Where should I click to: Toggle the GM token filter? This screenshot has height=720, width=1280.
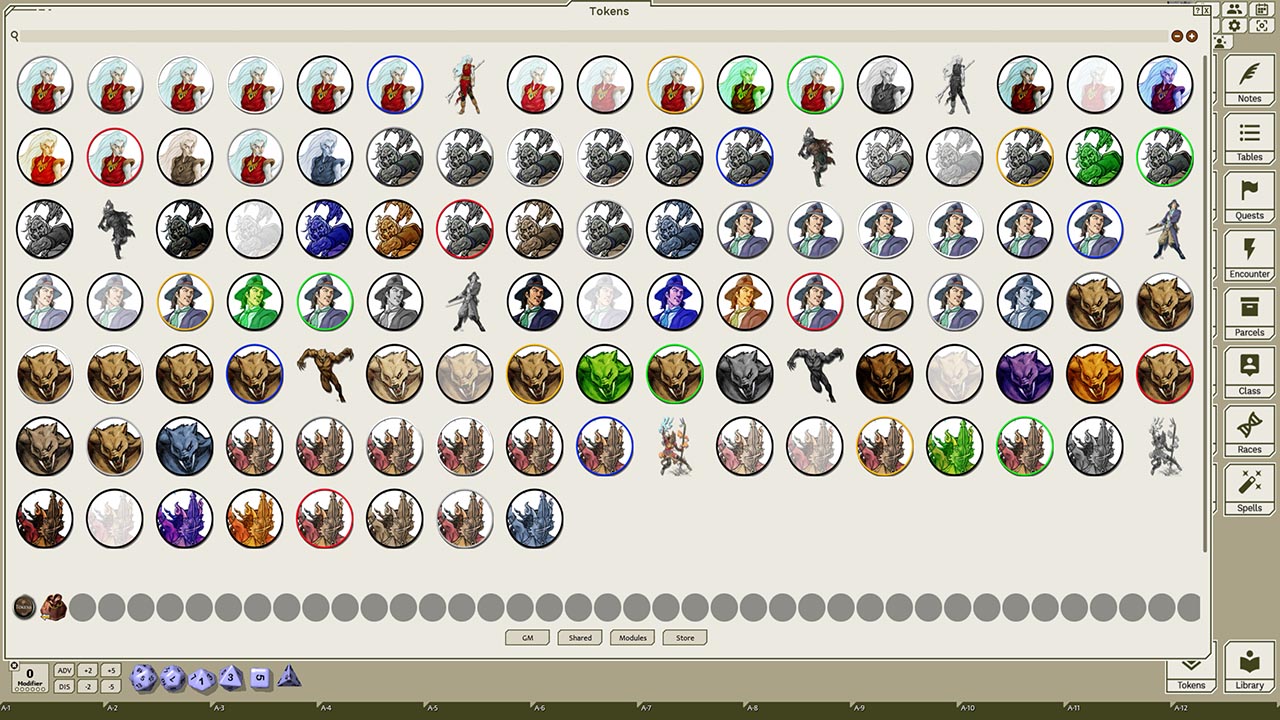click(x=527, y=637)
